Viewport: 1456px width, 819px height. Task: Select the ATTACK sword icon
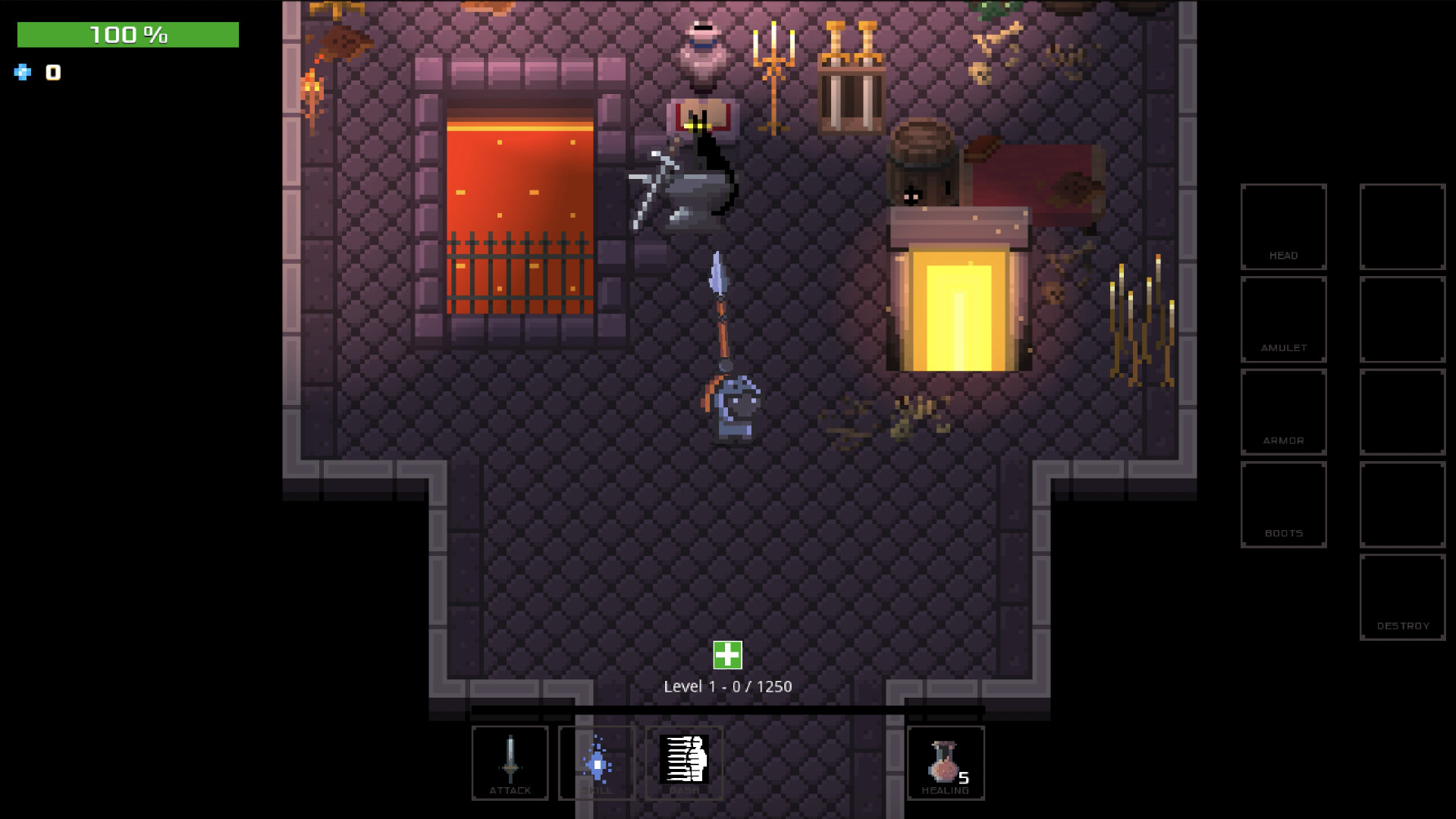510,762
